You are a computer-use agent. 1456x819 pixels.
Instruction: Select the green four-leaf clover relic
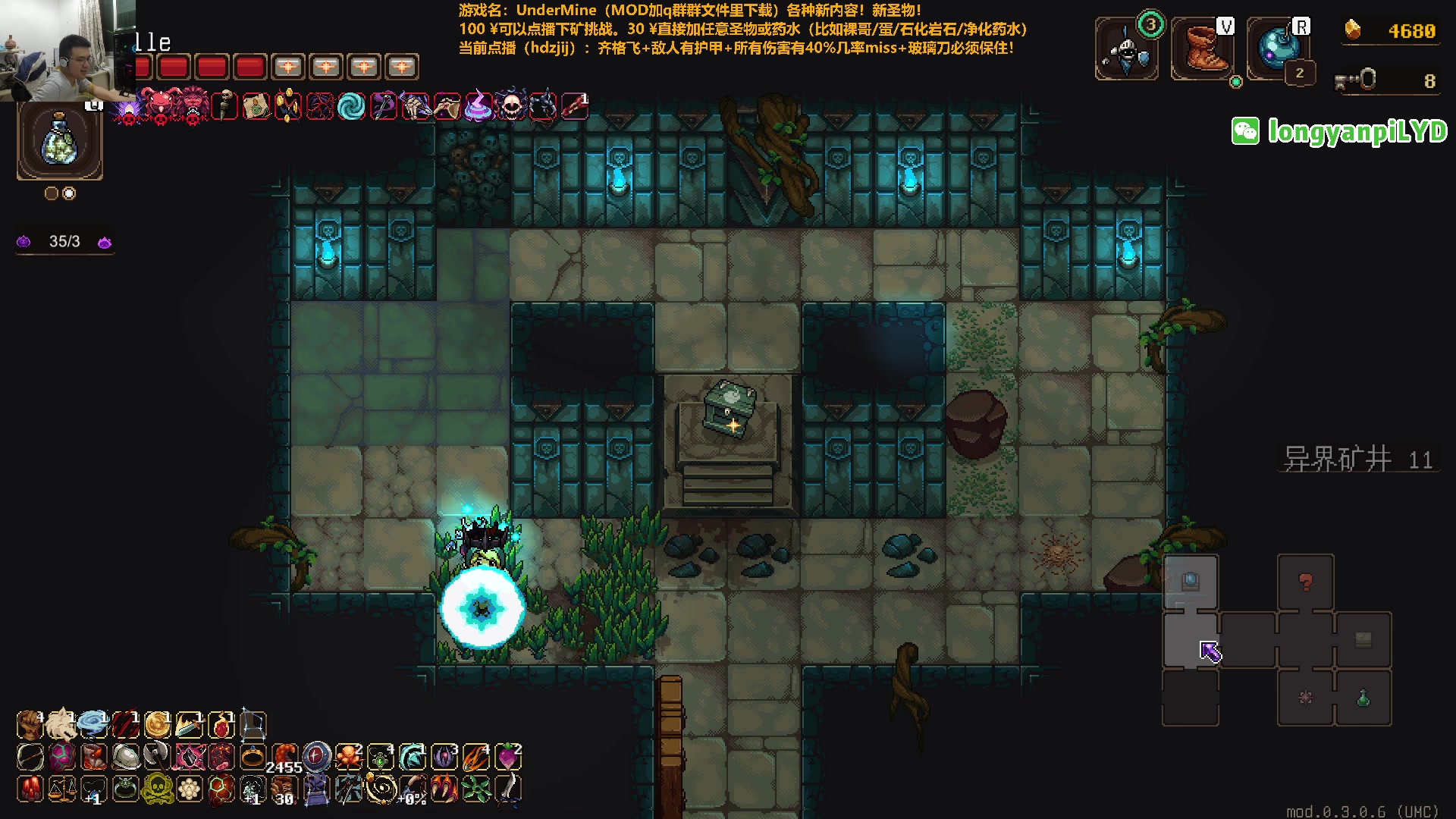[476, 789]
